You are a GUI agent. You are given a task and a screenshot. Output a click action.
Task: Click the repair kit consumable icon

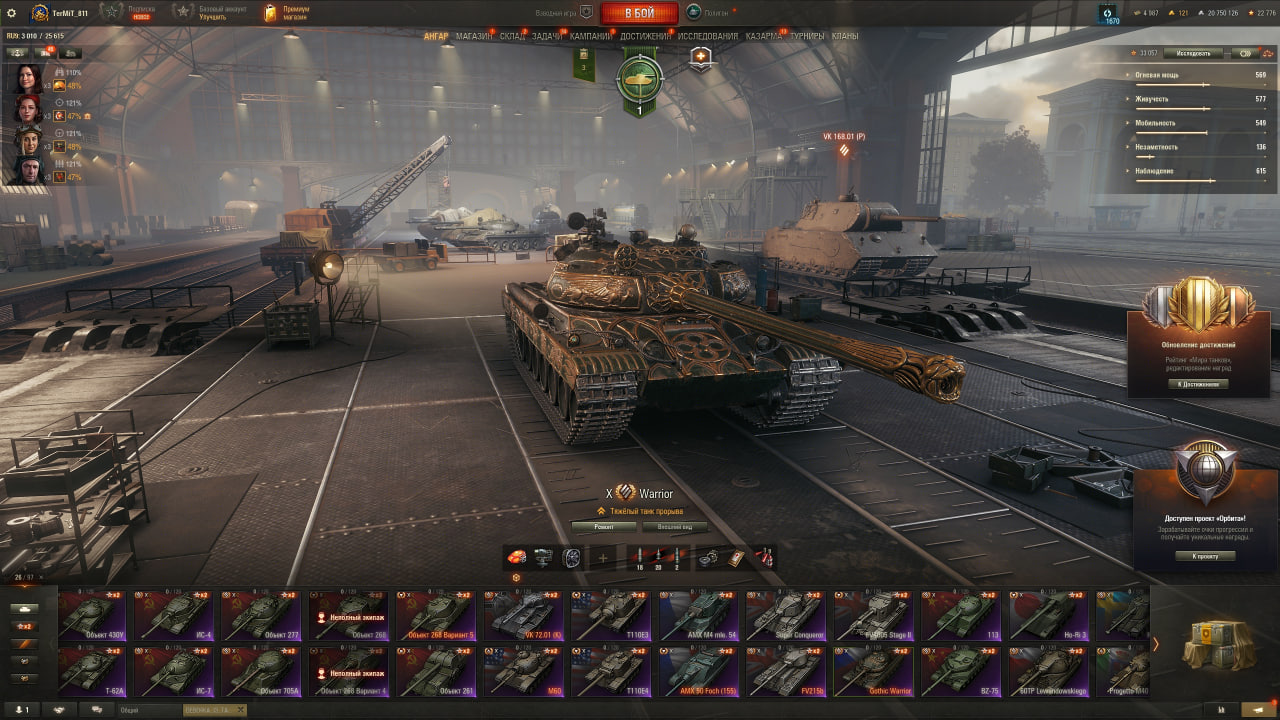tap(706, 560)
